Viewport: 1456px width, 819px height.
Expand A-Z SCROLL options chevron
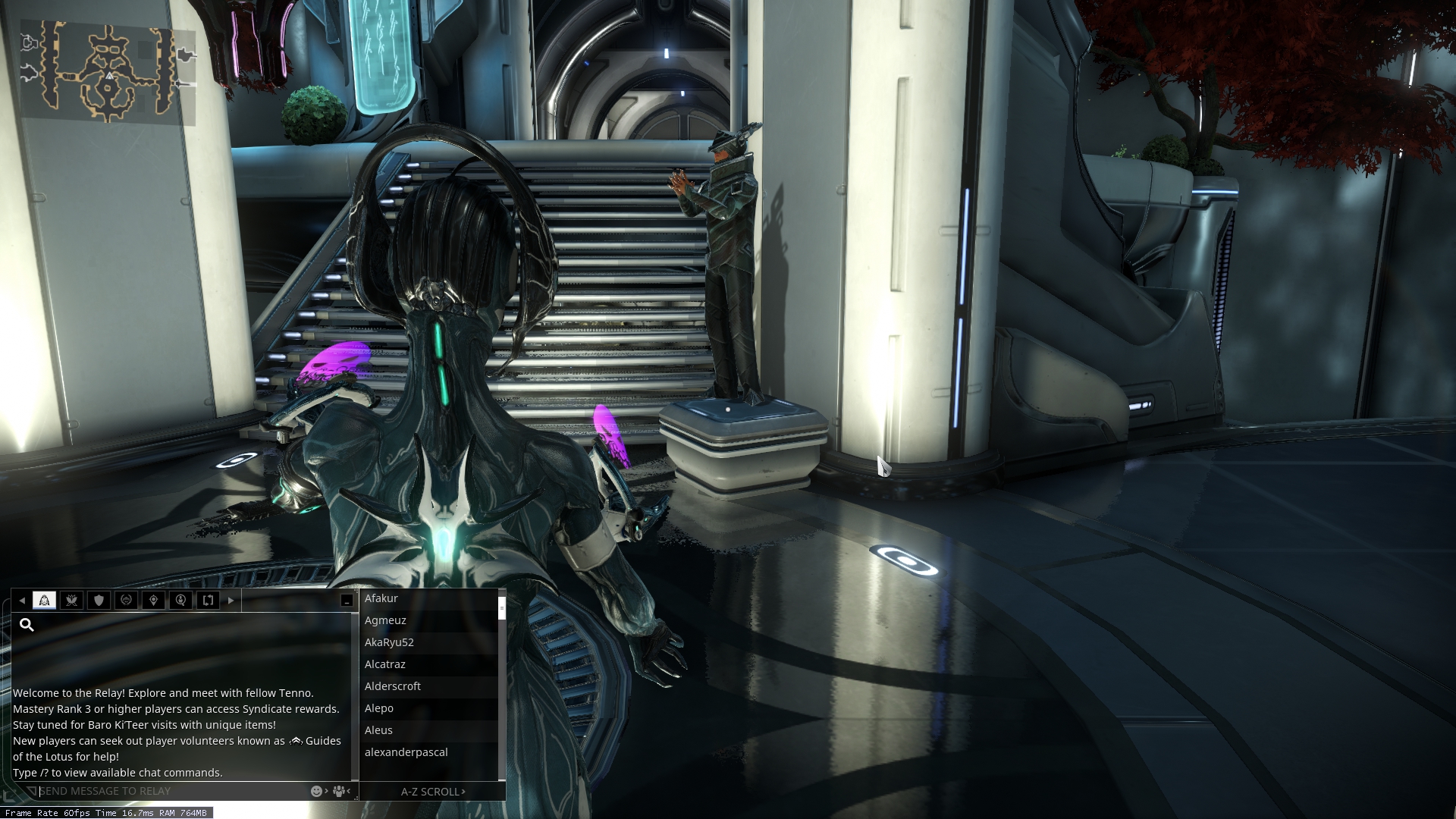pyautogui.click(x=463, y=791)
